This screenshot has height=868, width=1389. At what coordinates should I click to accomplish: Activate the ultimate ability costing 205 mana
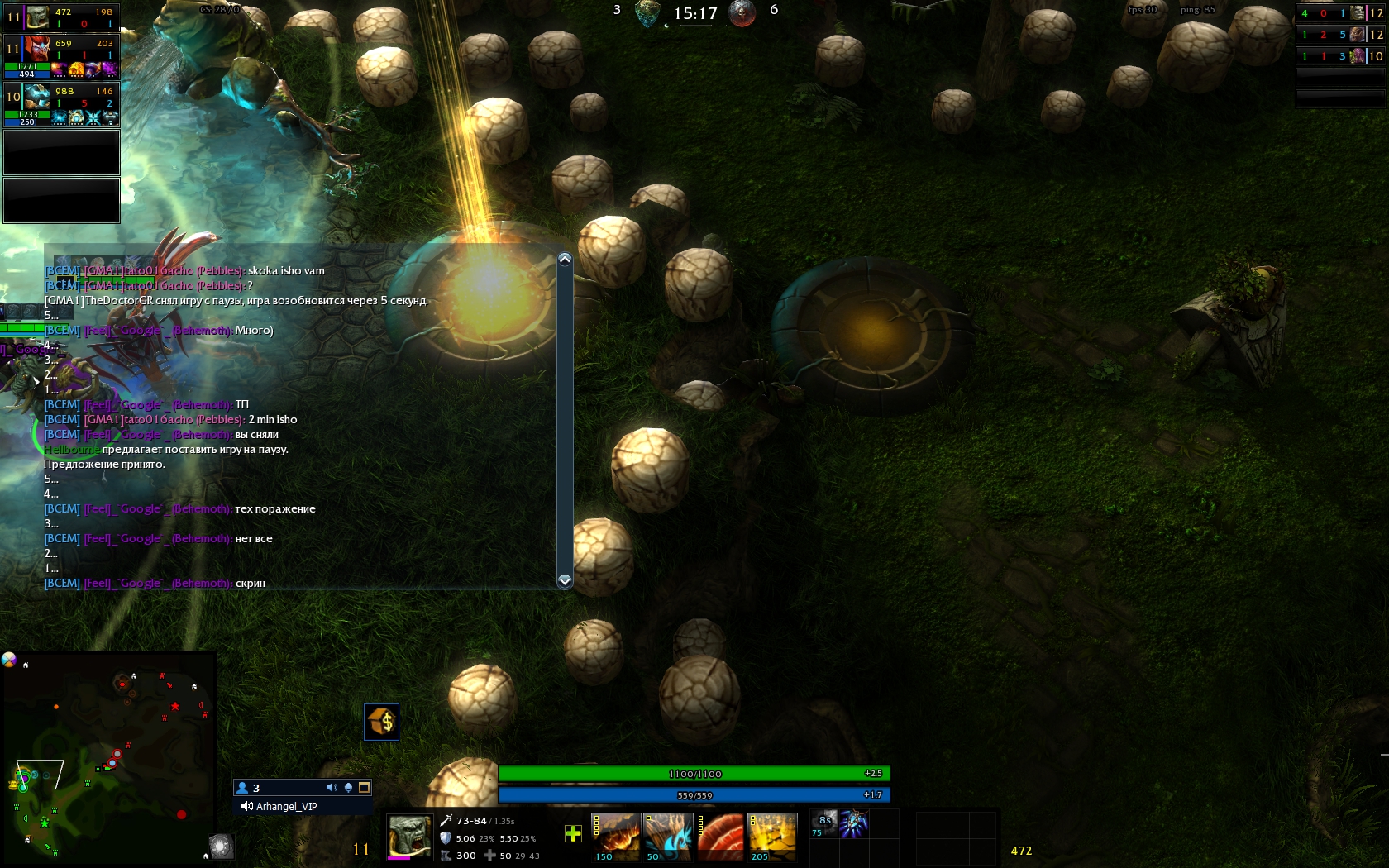tap(772, 835)
